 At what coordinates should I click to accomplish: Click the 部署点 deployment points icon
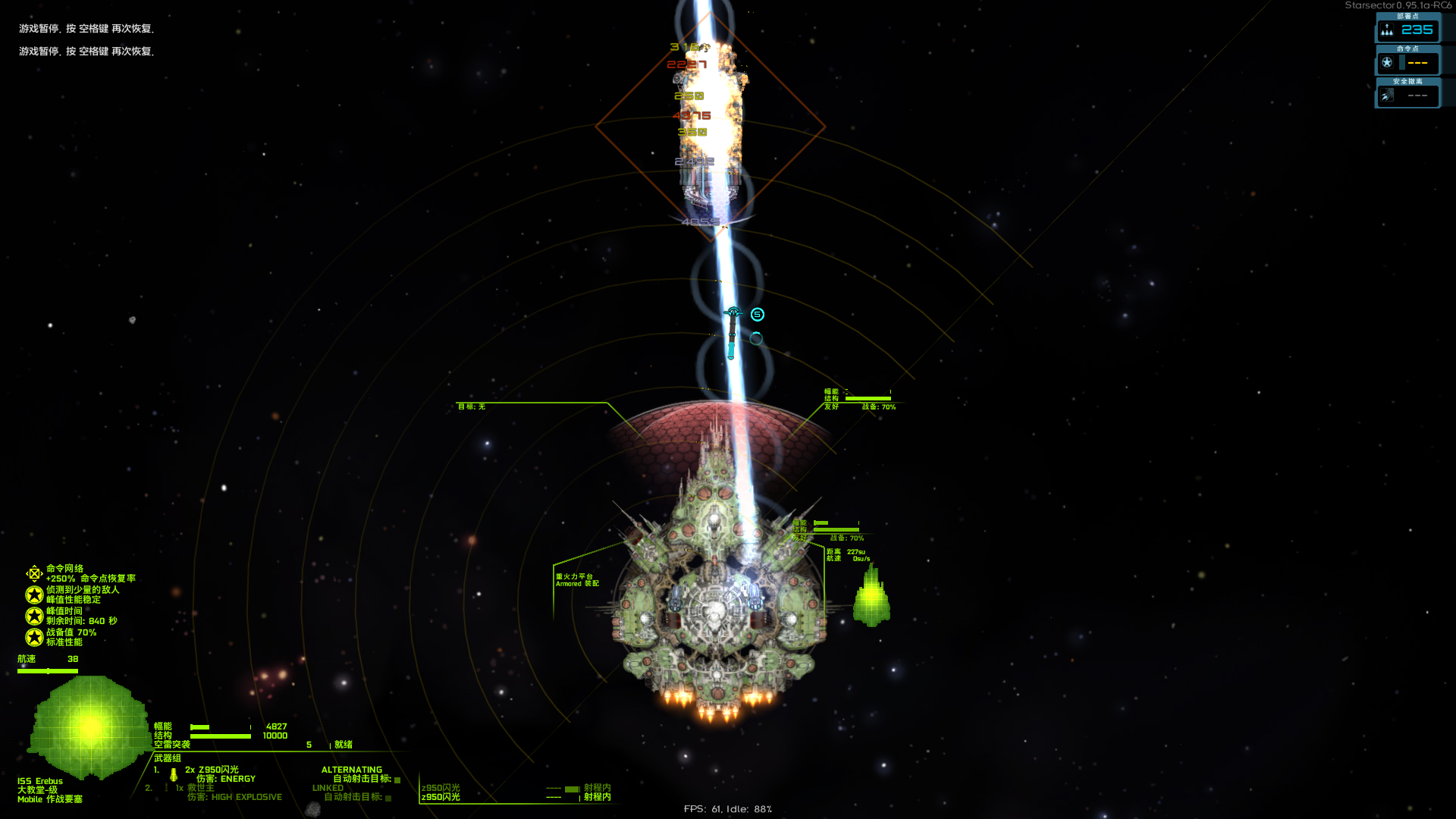click(1387, 30)
